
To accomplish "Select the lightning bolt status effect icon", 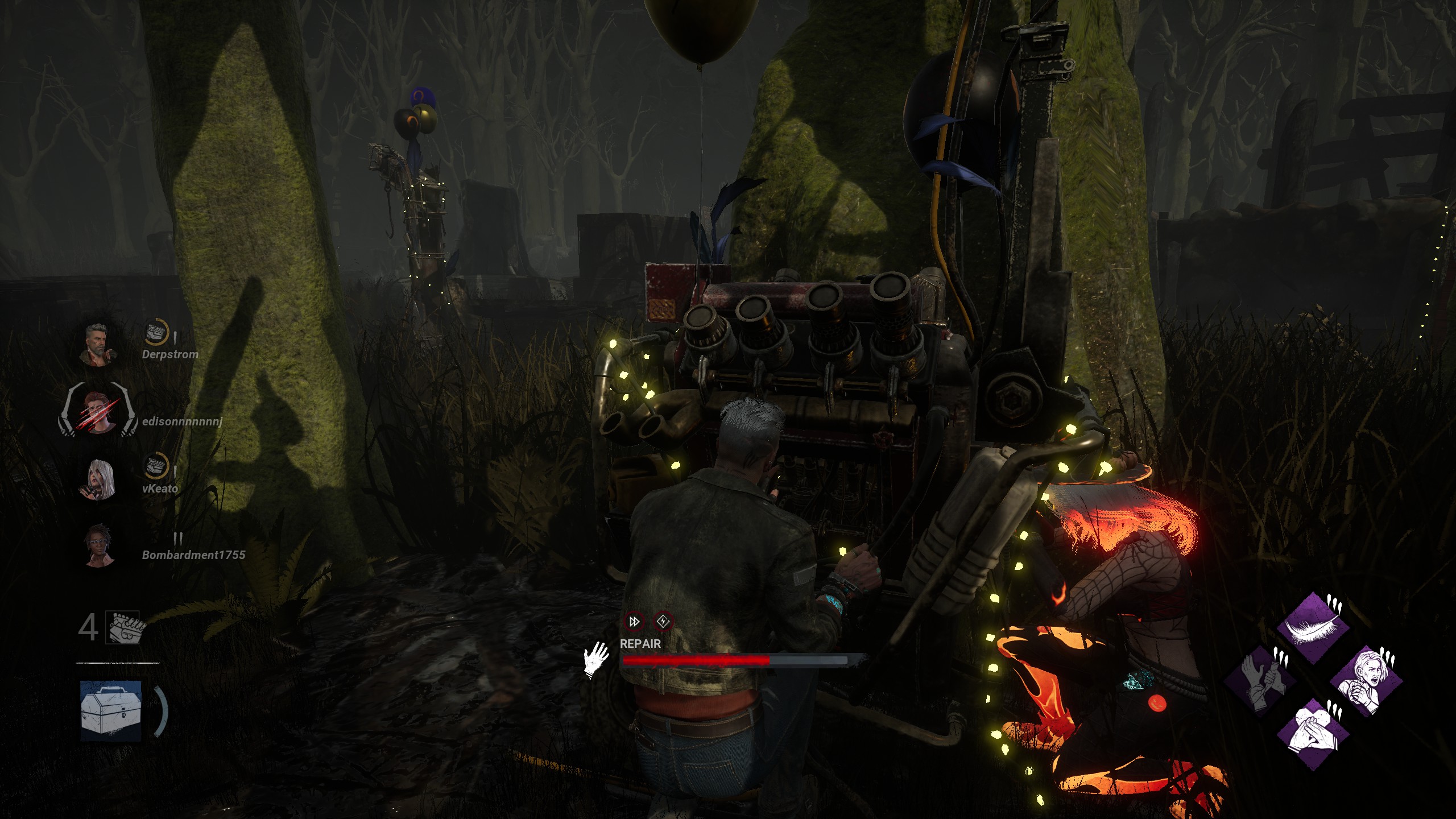I will pos(663,622).
